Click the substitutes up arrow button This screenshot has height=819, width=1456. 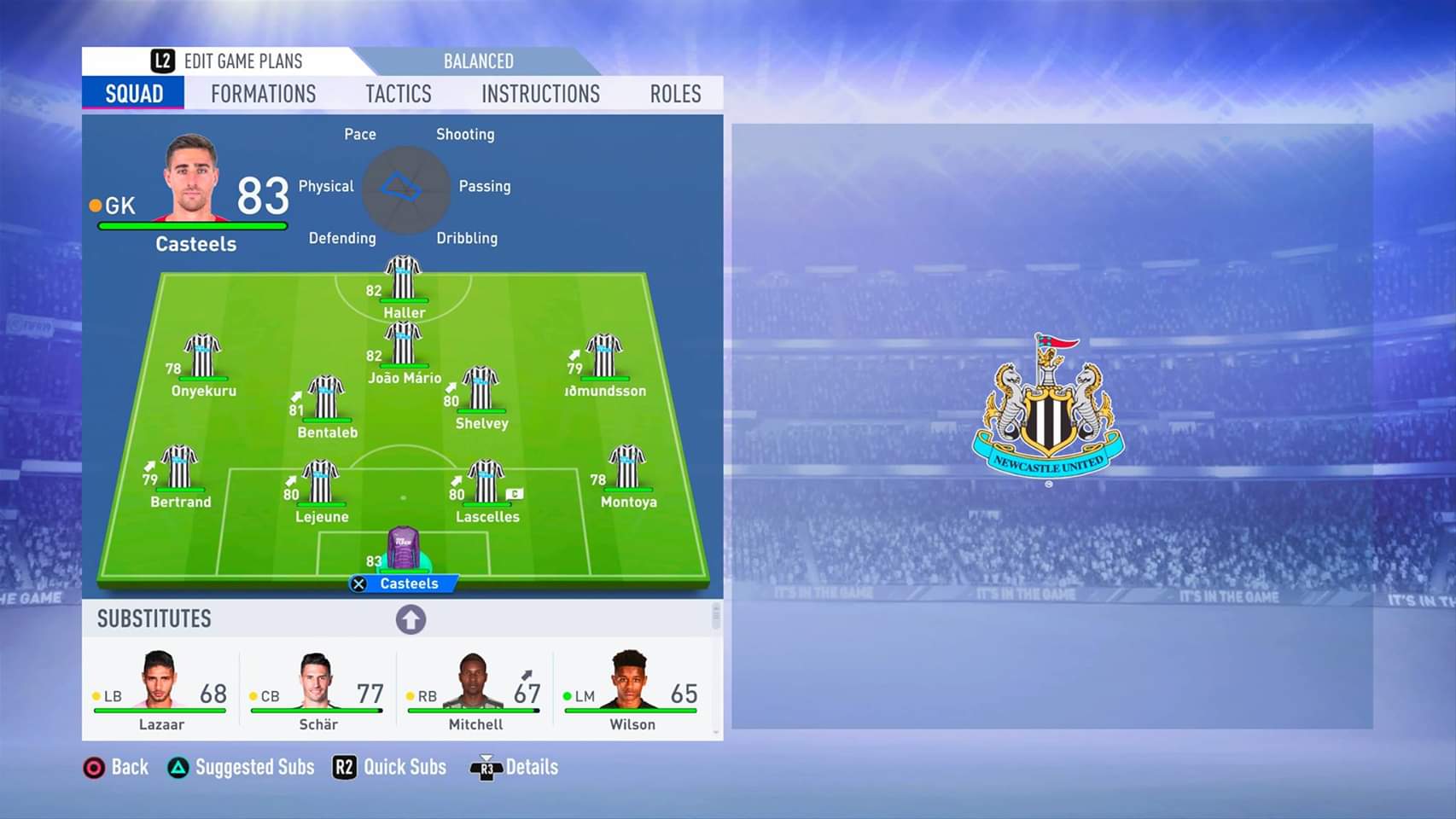point(411,619)
